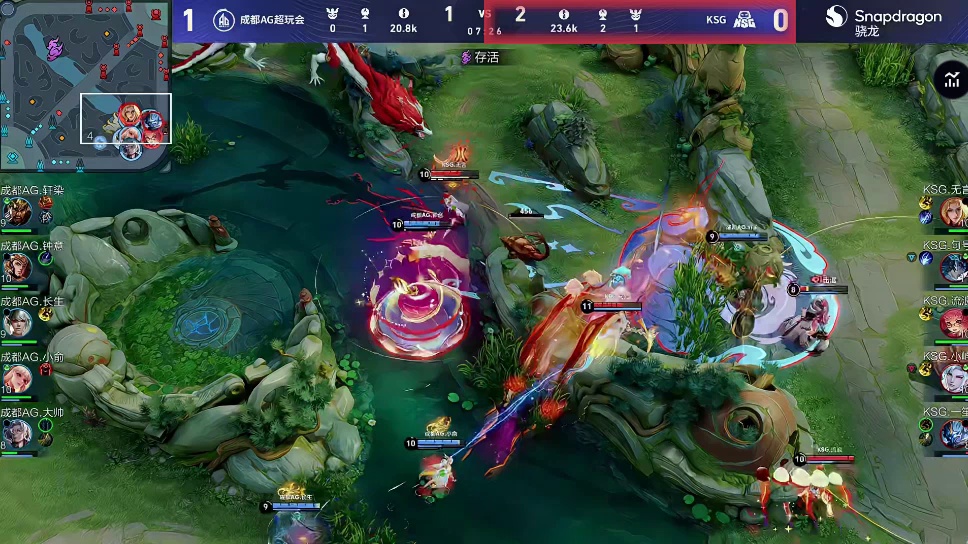Choose 成都AG.长生 hero portrait

pos(17,322)
